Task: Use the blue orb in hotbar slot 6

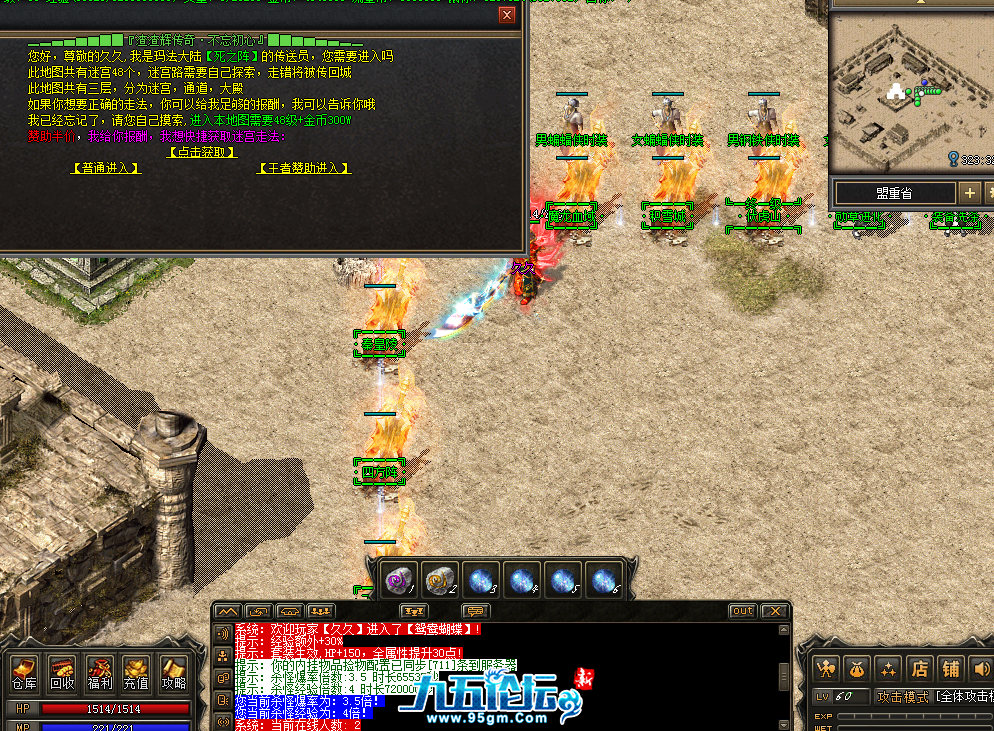Action: (602, 579)
